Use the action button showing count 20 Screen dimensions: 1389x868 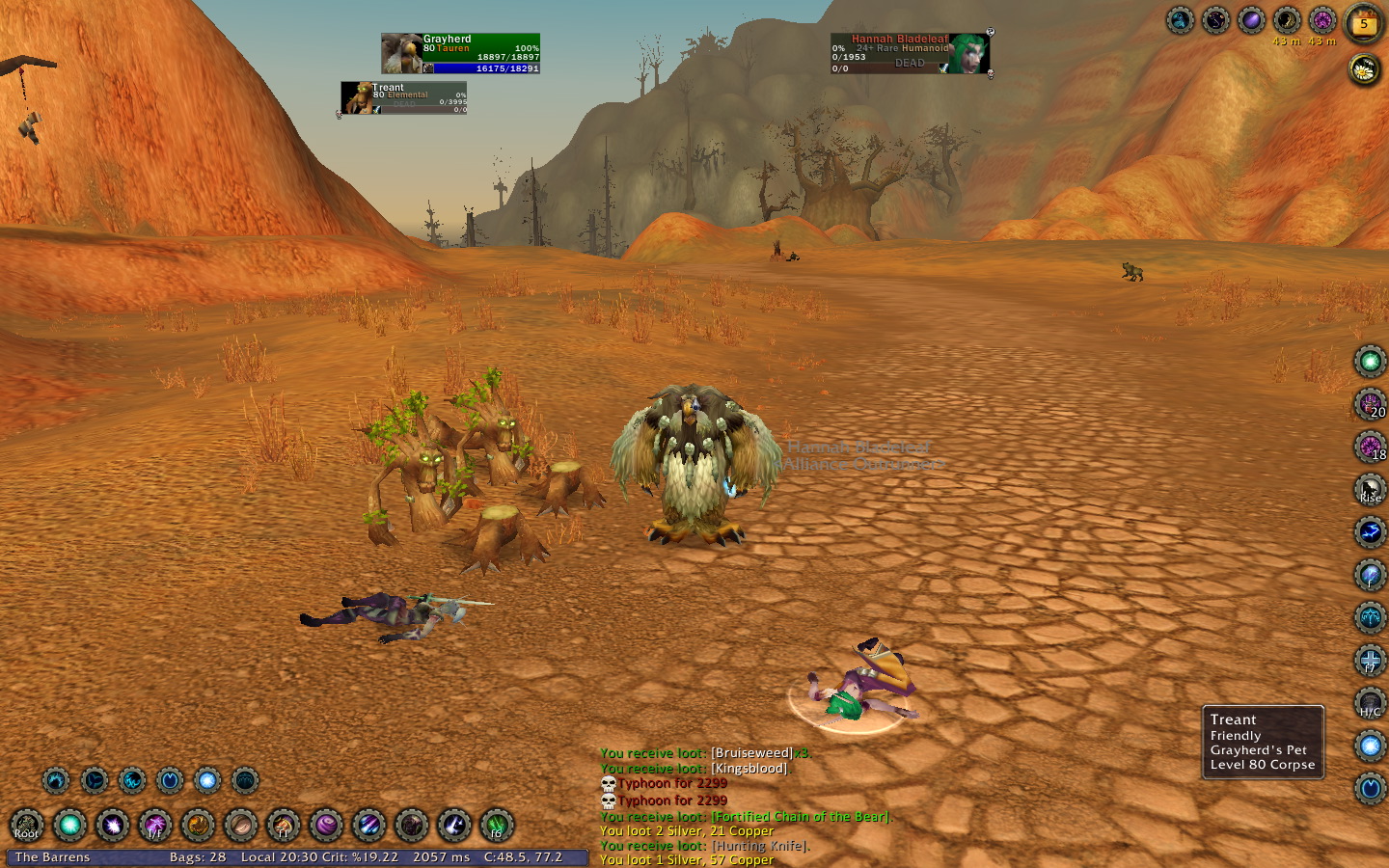(1370, 404)
